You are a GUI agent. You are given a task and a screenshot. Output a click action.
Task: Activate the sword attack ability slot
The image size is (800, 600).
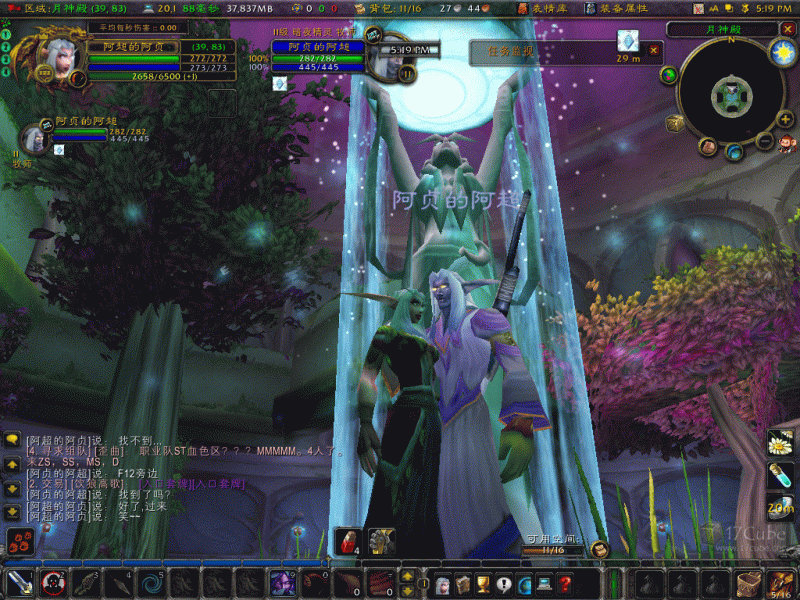point(18,582)
